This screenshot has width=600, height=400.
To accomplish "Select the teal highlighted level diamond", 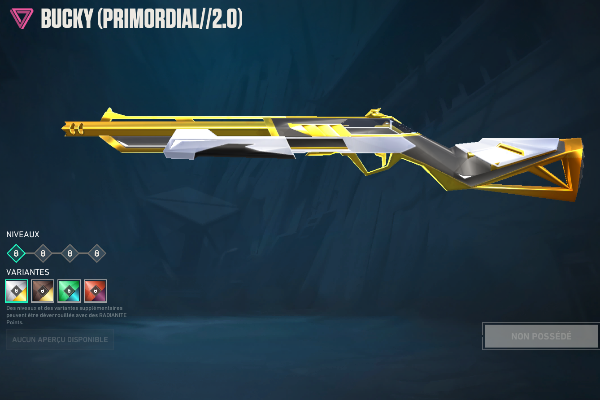I will pyautogui.click(x=16, y=253).
